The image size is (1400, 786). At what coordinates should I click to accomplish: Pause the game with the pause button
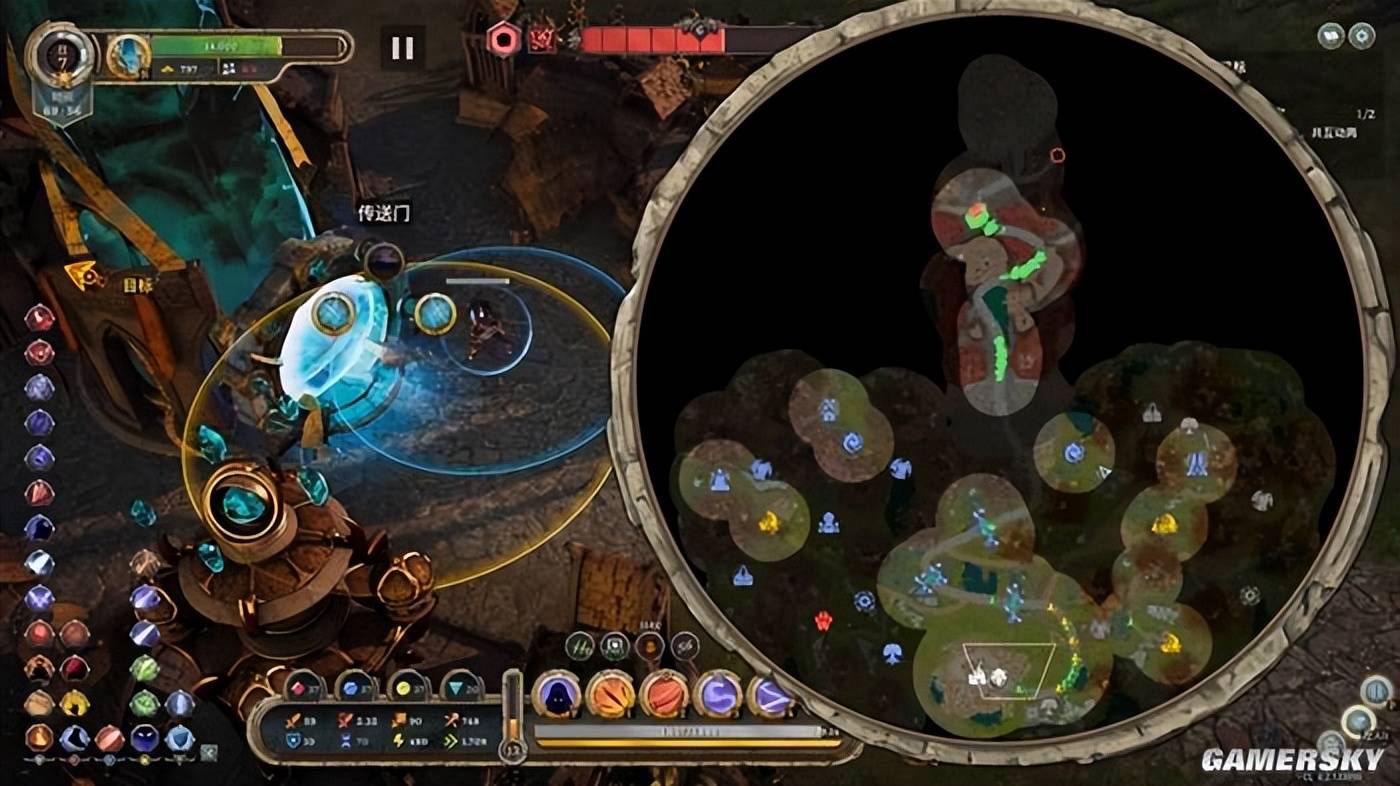pos(403,48)
